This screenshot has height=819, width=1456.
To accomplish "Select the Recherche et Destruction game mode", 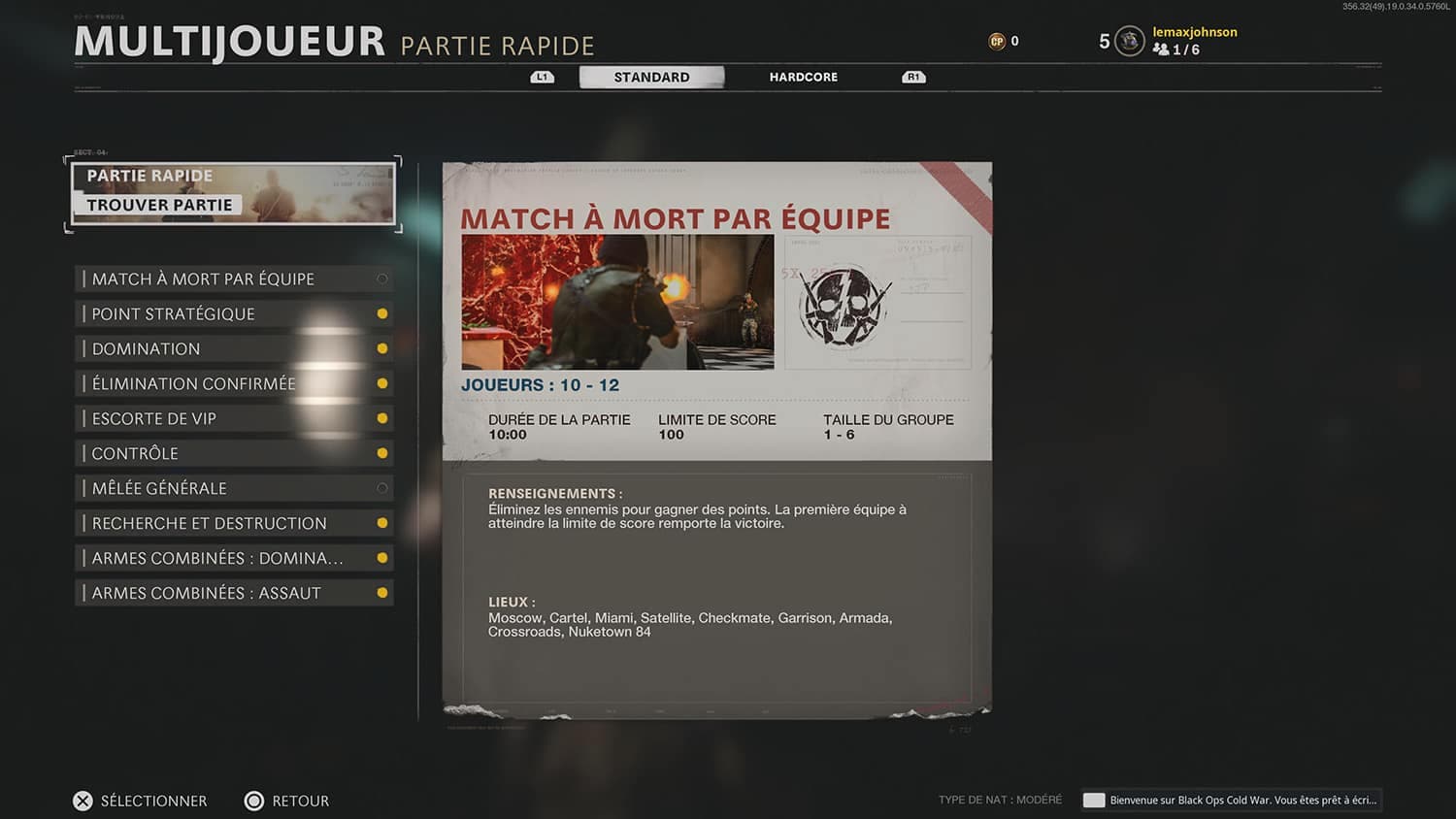I will click(x=209, y=522).
